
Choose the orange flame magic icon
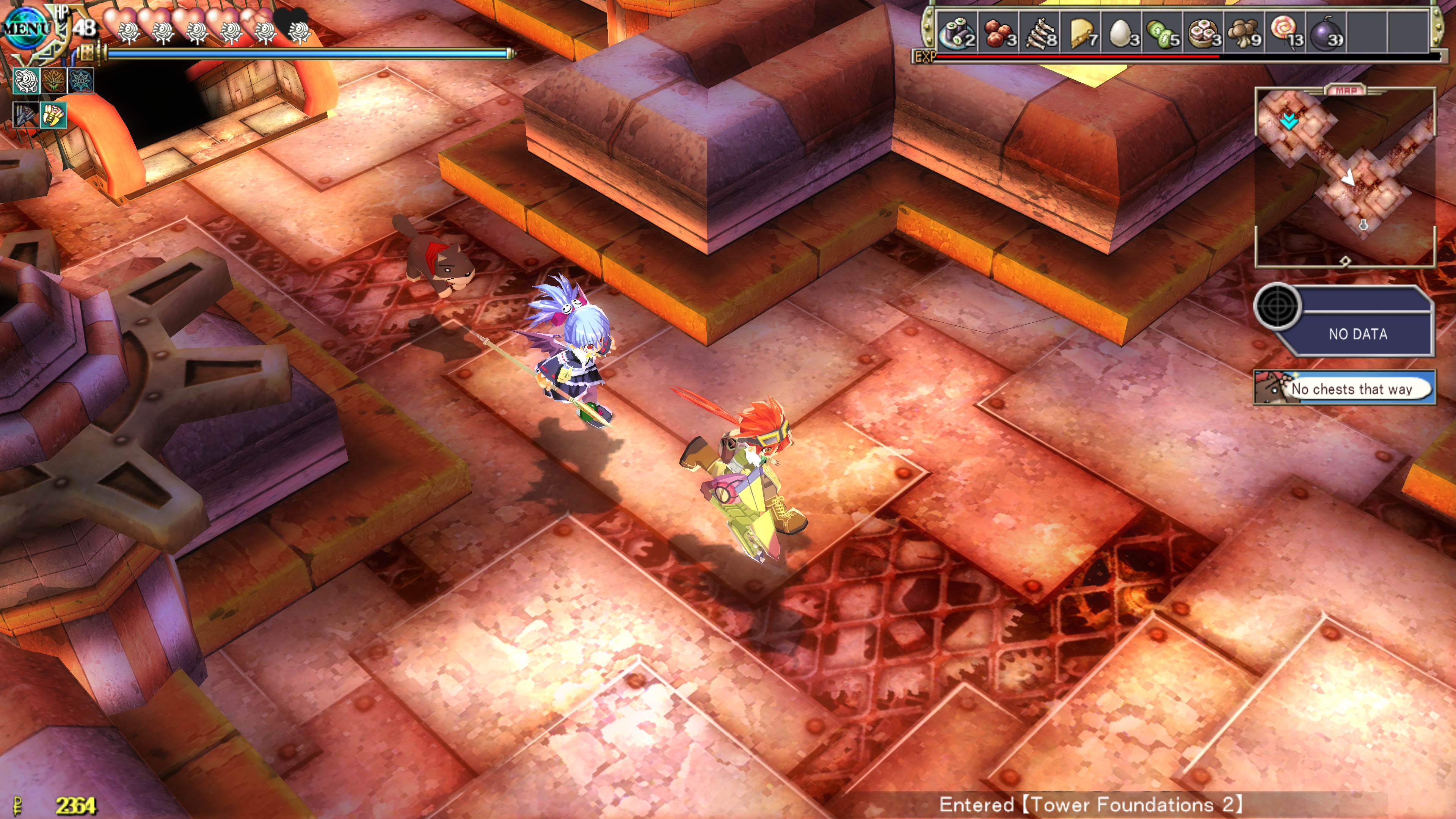coord(54,81)
